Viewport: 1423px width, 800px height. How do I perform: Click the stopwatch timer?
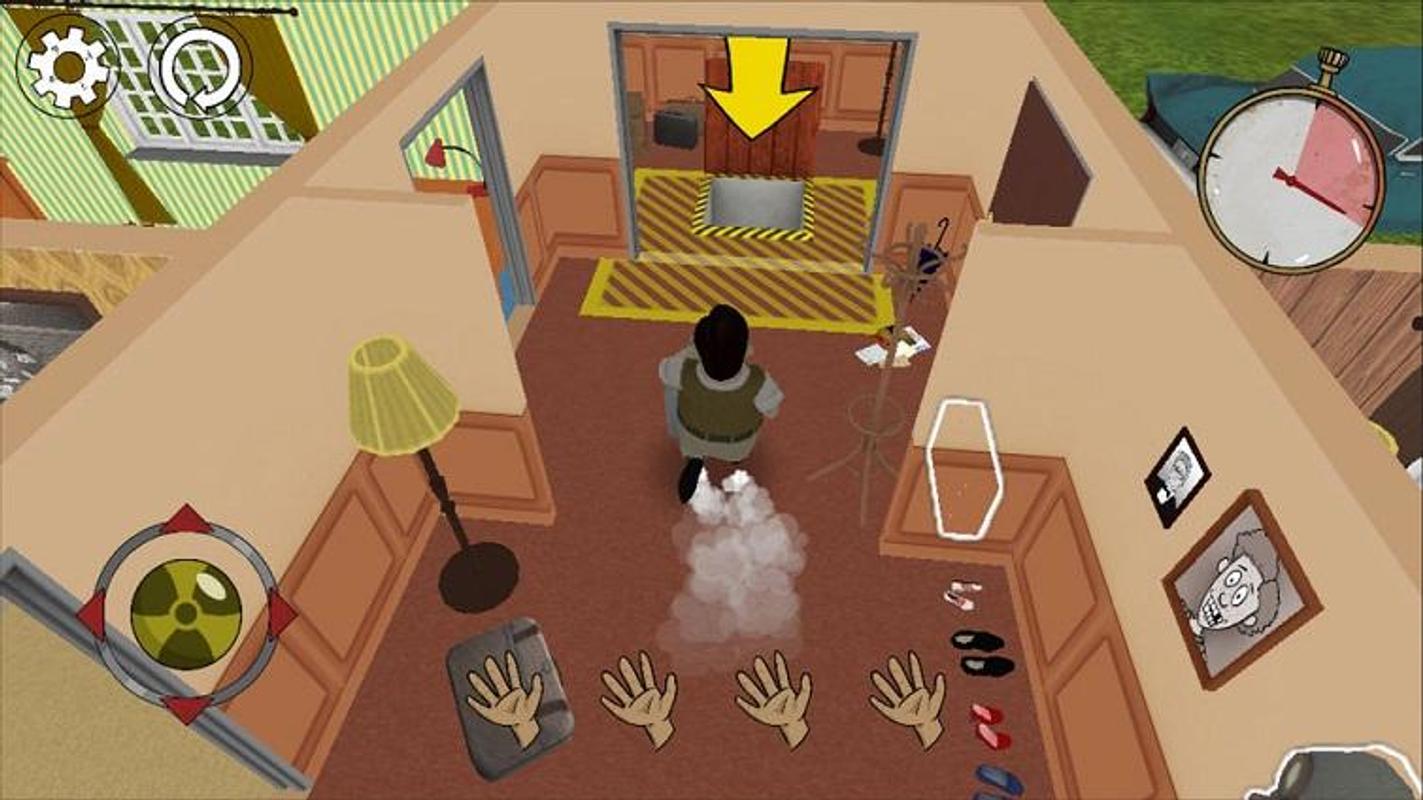tap(1289, 175)
